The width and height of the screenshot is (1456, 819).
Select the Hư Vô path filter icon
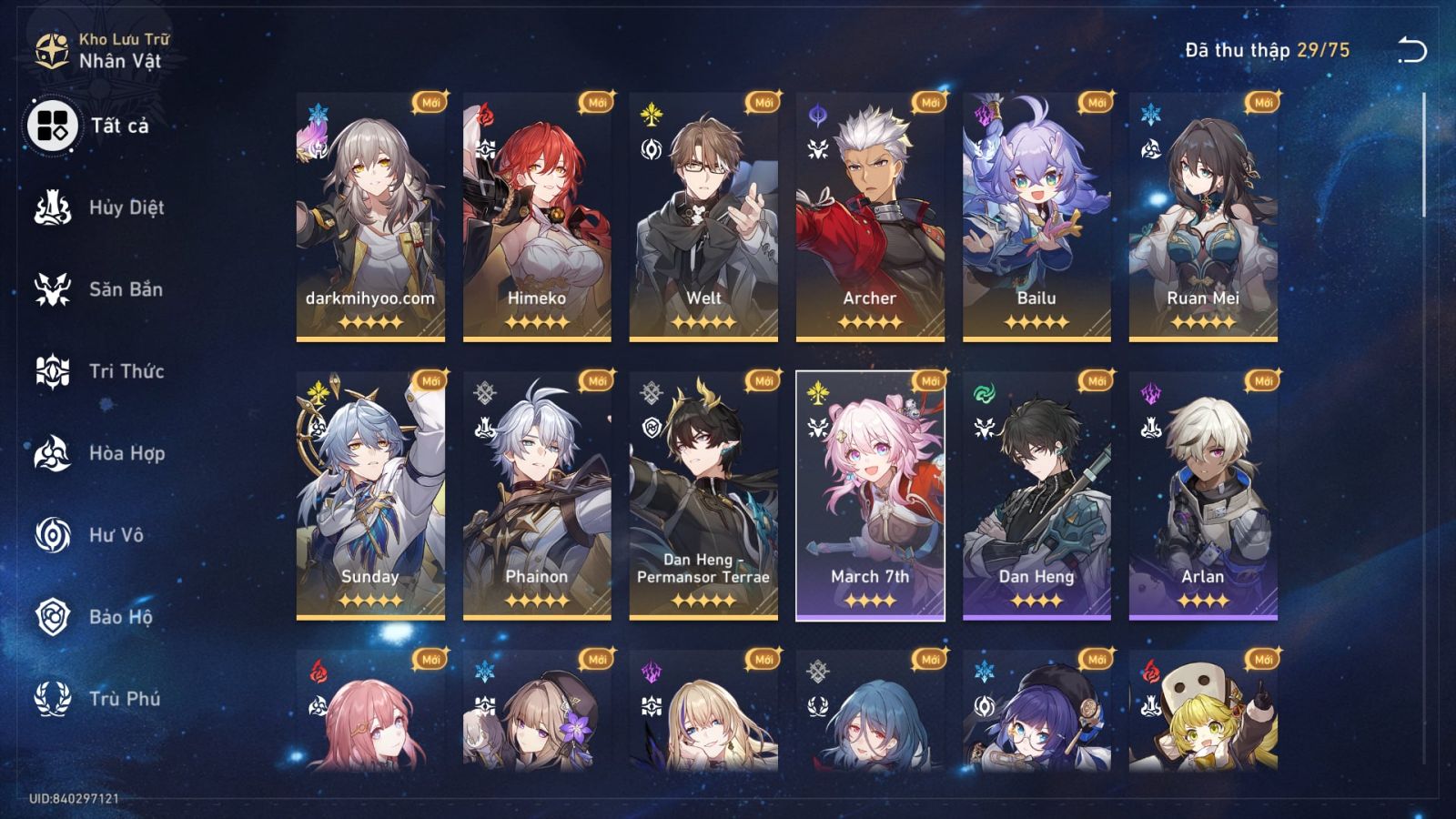[52, 535]
